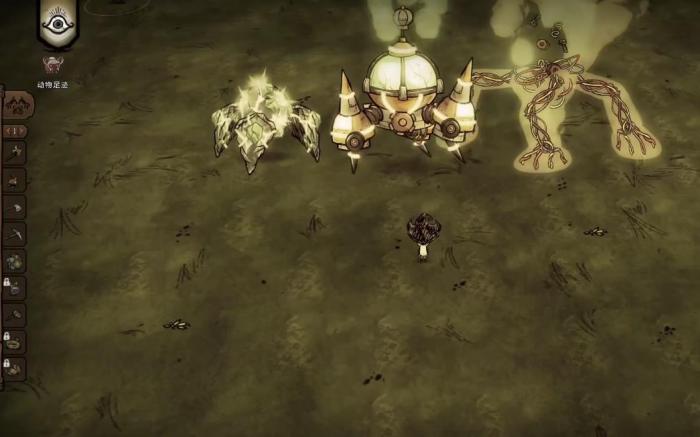Viewport: 700px width, 437px height.
Task: Click the animal track status icon
Action: [x=48, y=66]
